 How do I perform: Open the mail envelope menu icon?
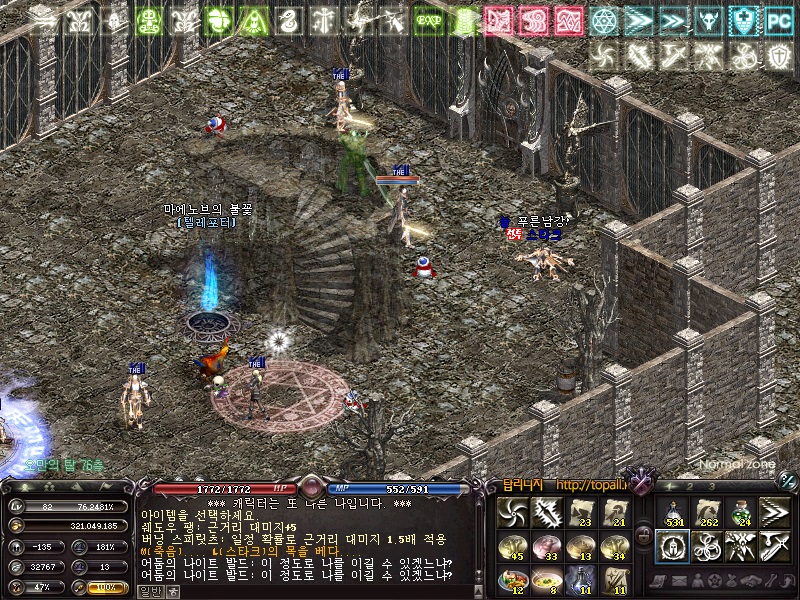[x=678, y=580]
